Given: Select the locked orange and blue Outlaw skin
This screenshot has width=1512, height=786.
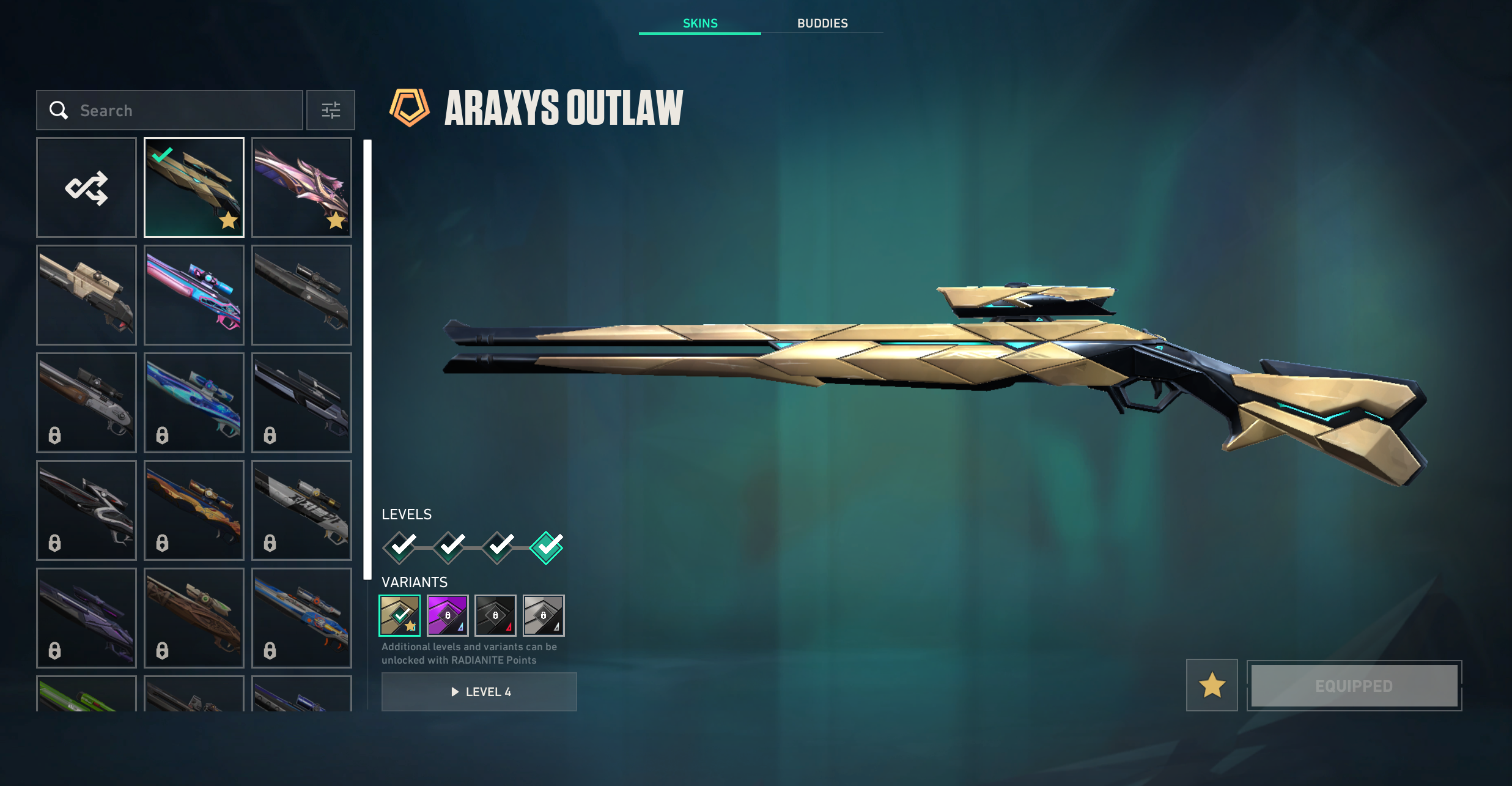Looking at the screenshot, I should click(x=194, y=510).
